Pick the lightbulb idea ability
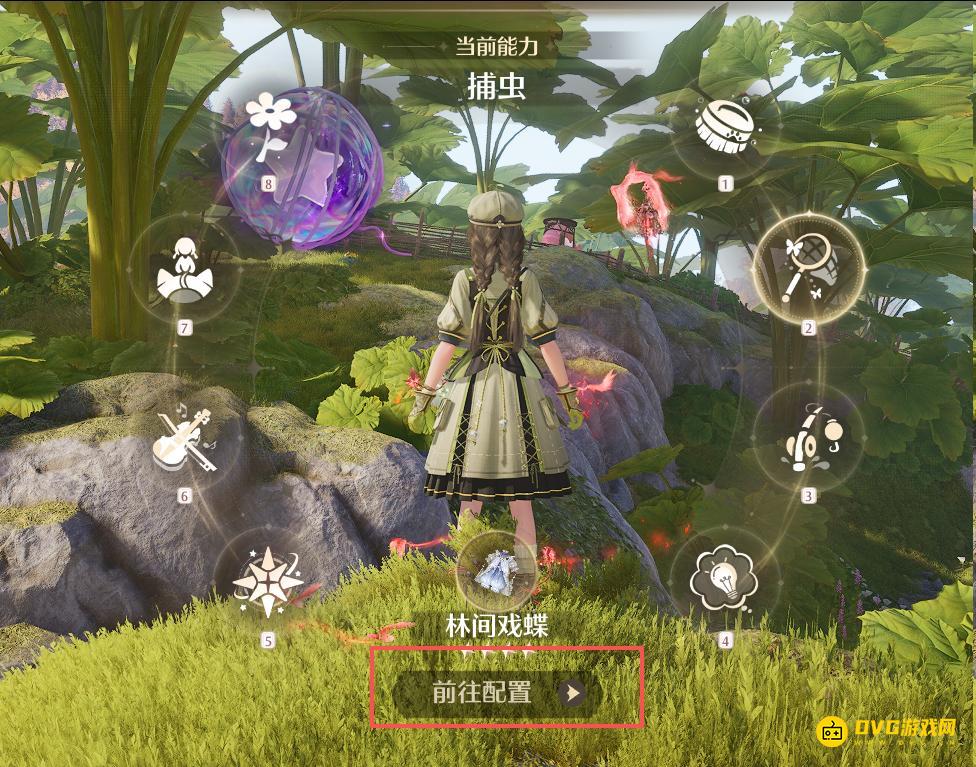Image resolution: width=976 pixels, height=767 pixels. (x=726, y=580)
